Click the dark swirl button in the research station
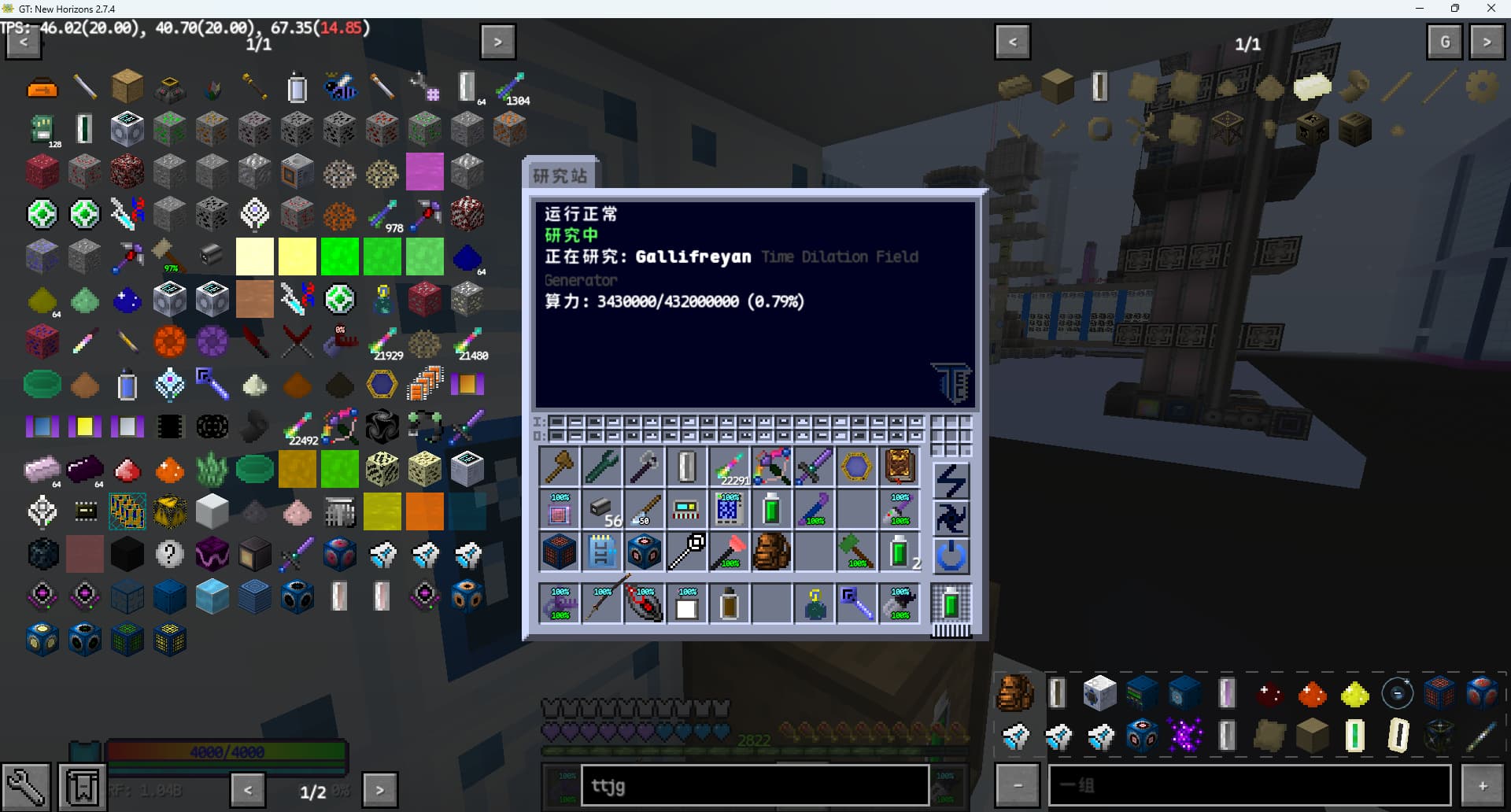This screenshot has height=812, width=1511. tap(951, 519)
